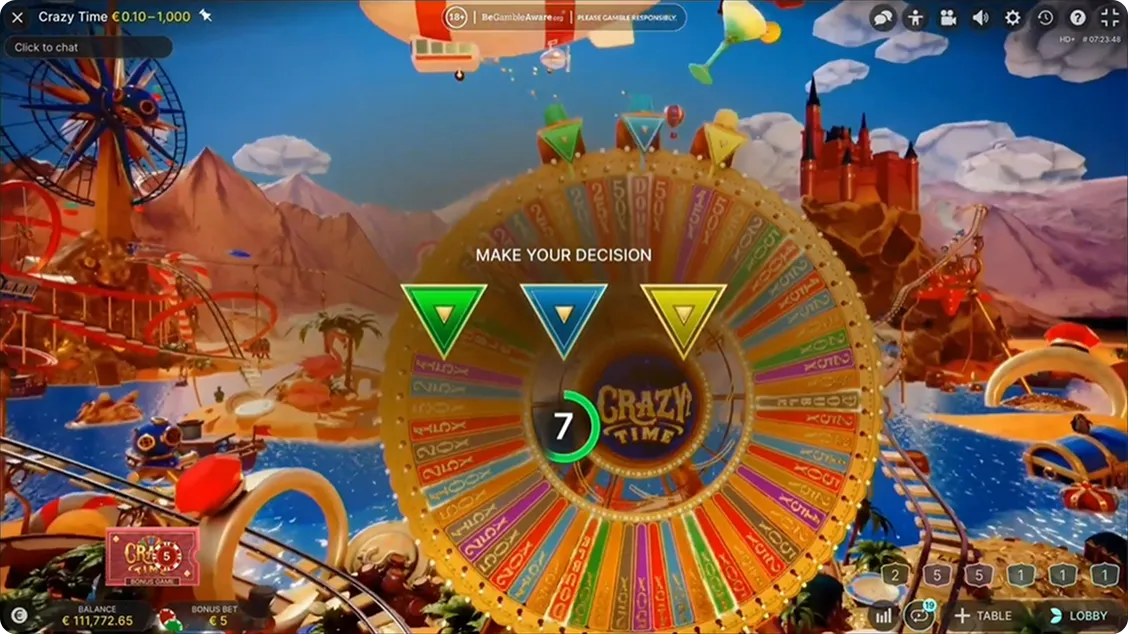This screenshot has width=1128, height=634.
Task: Open the help question mark
Action: (1077, 18)
